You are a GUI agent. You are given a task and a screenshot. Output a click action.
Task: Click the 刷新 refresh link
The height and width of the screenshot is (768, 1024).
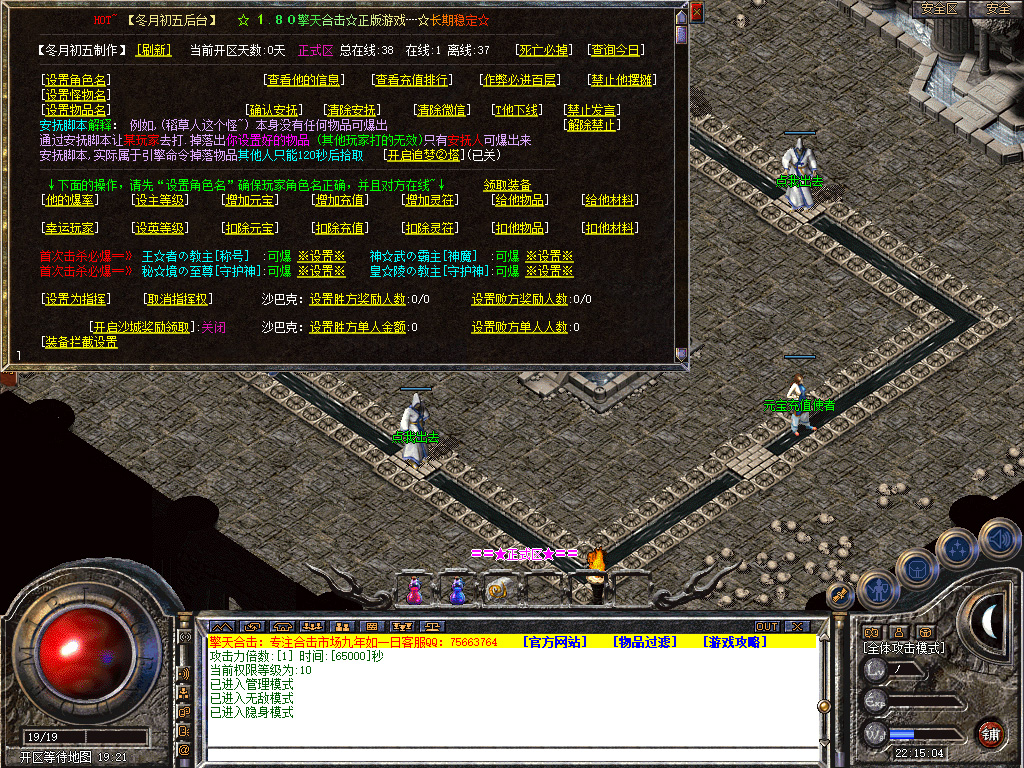click(x=154, y=51)
